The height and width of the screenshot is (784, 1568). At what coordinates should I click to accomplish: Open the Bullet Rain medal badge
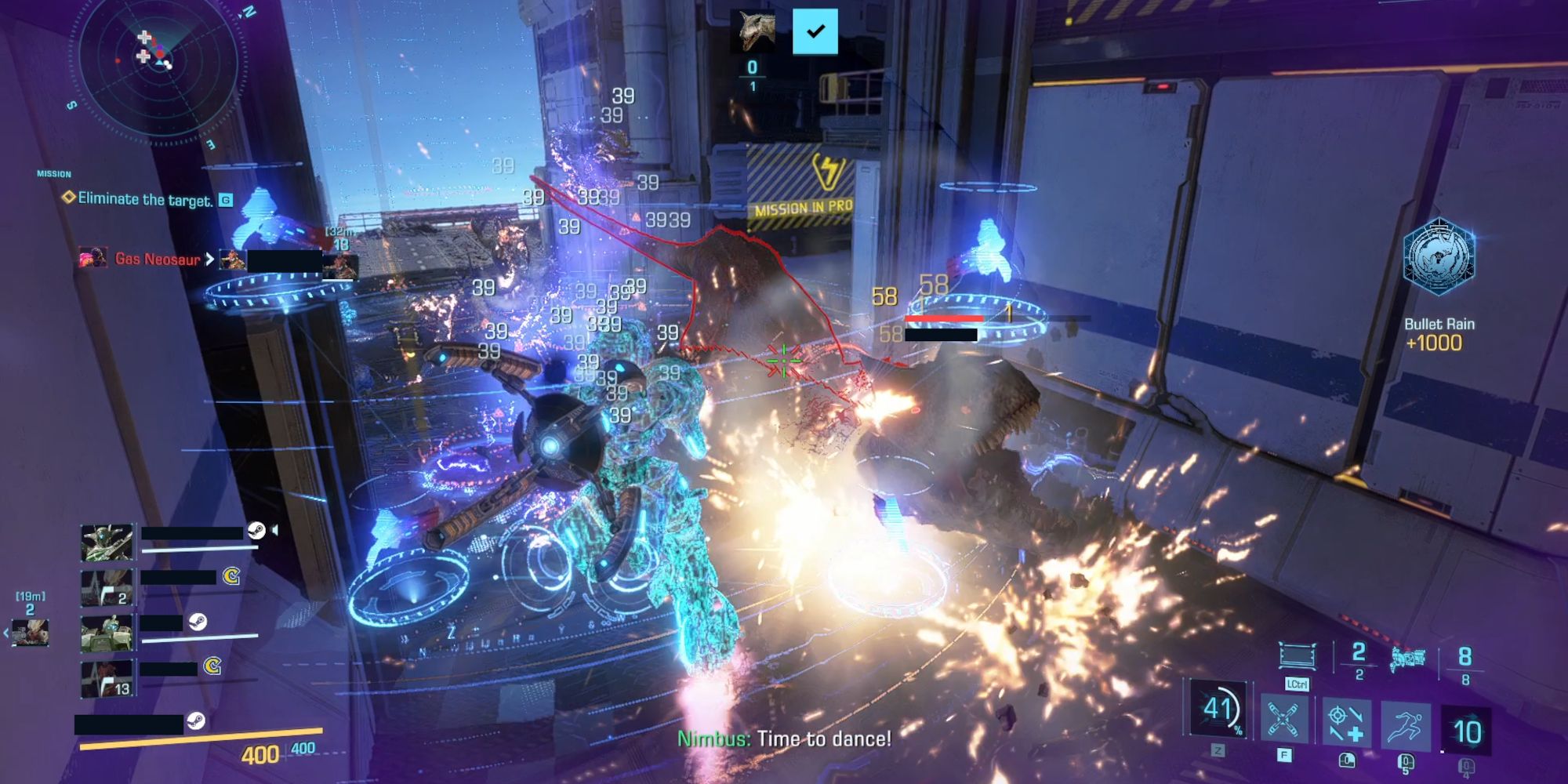pos(1439,257)
